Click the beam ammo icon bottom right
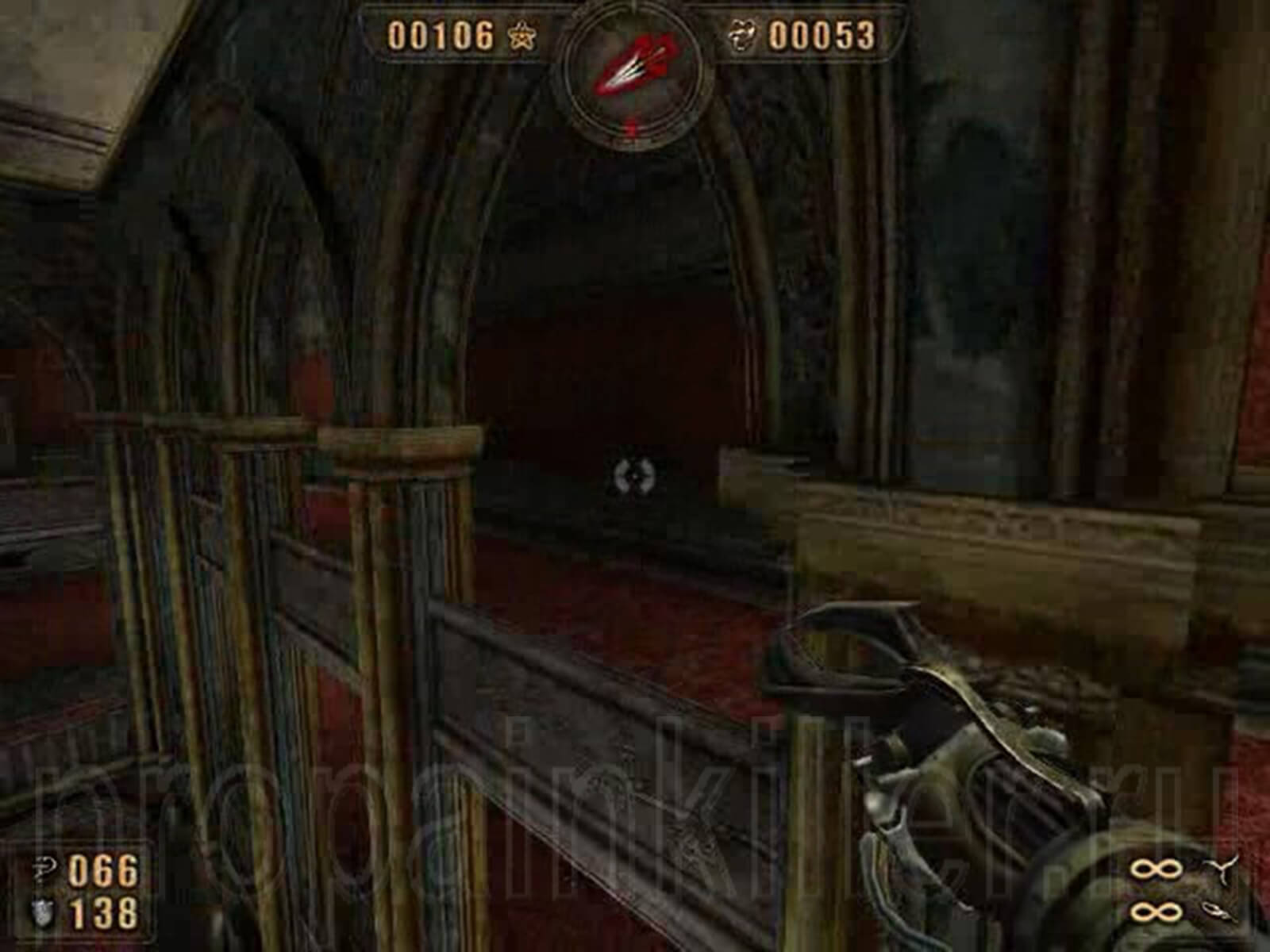 1217,911
